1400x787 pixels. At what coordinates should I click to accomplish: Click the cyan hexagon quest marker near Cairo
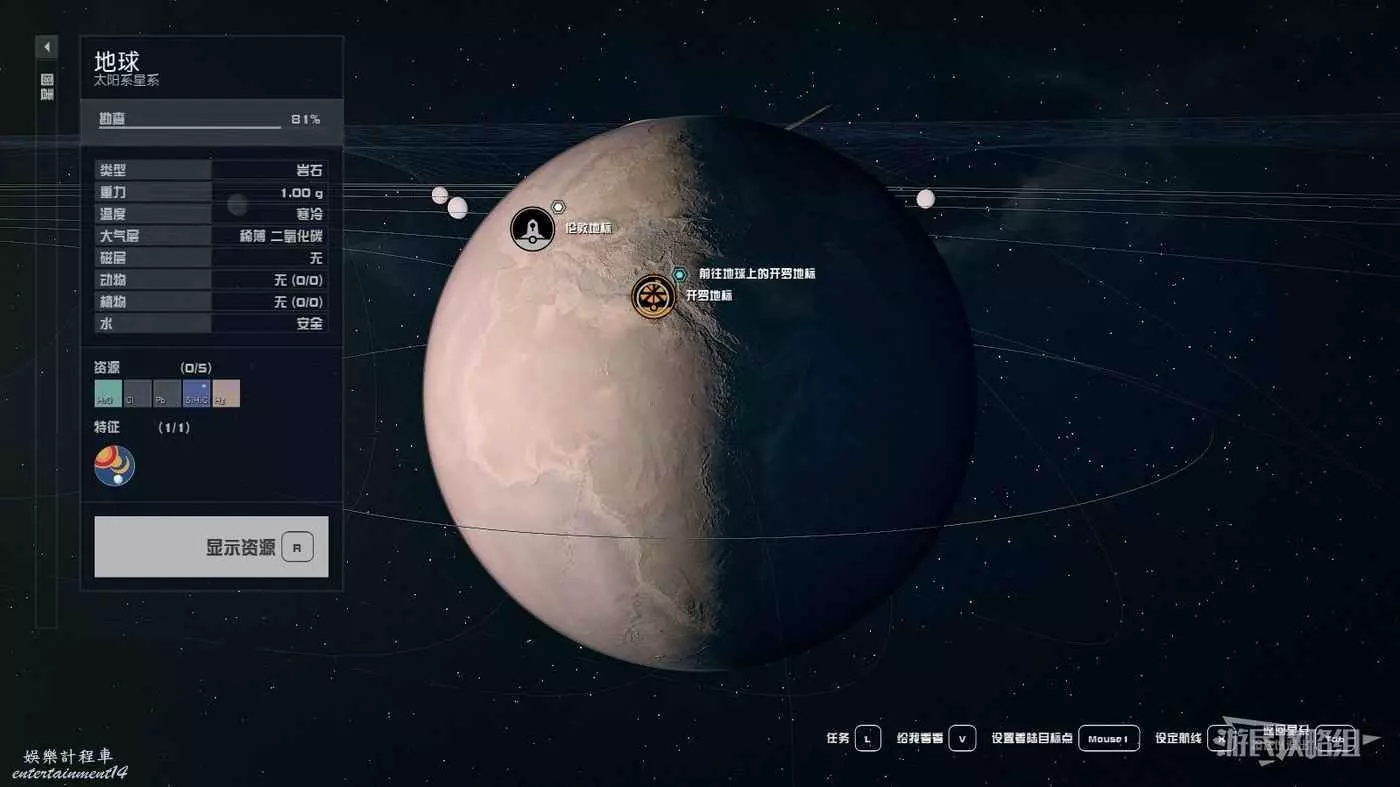pyautogui.click(x=680, y=273)
